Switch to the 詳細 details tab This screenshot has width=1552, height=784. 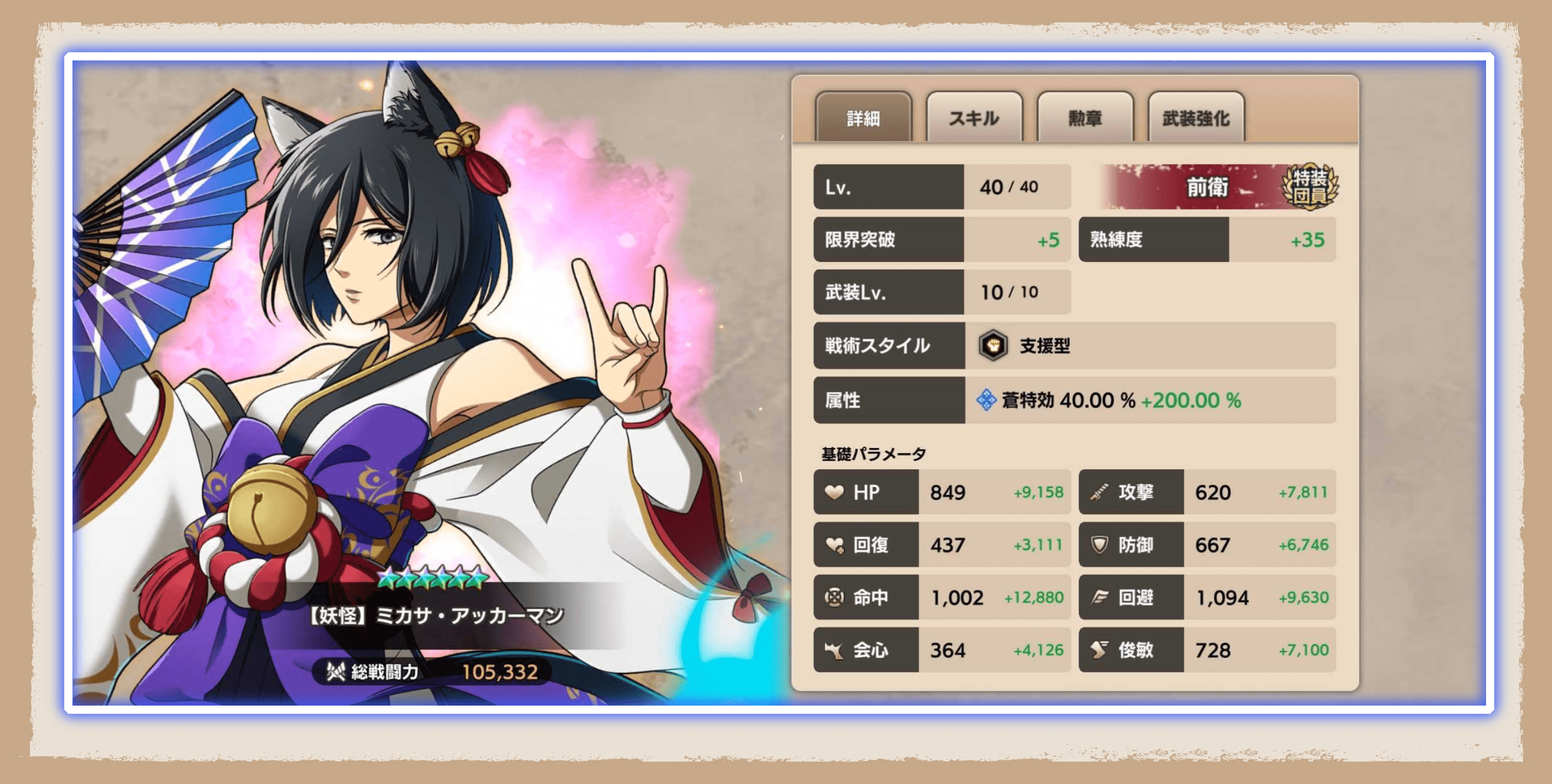863,118
